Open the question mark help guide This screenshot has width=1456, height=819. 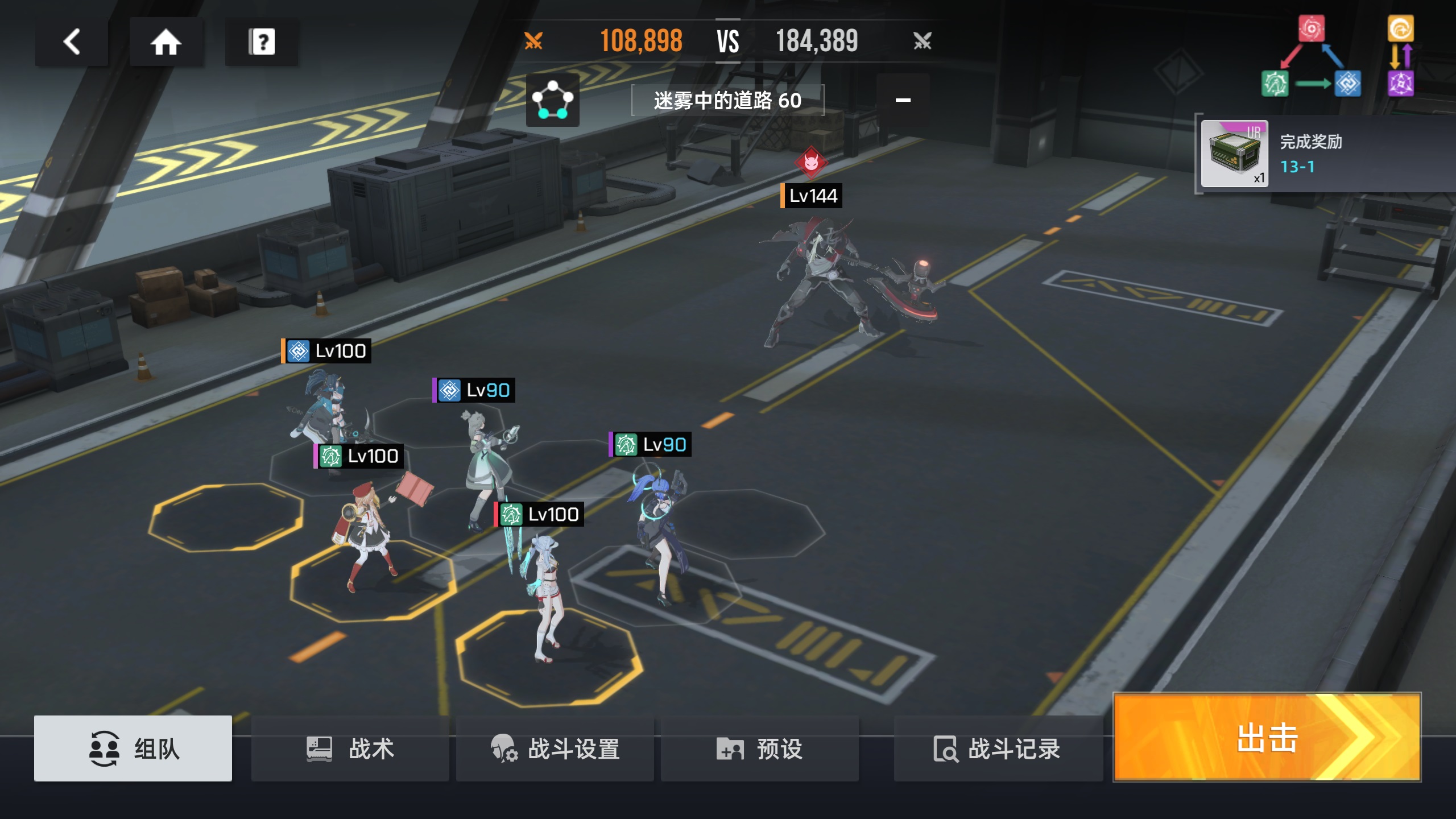tap(262, 42)
